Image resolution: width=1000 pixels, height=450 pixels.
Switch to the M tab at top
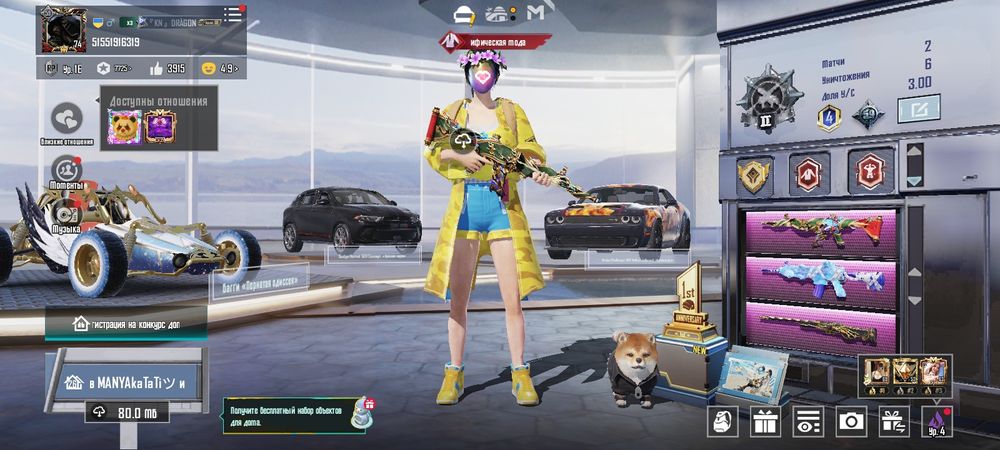click(x=536, y=13)
